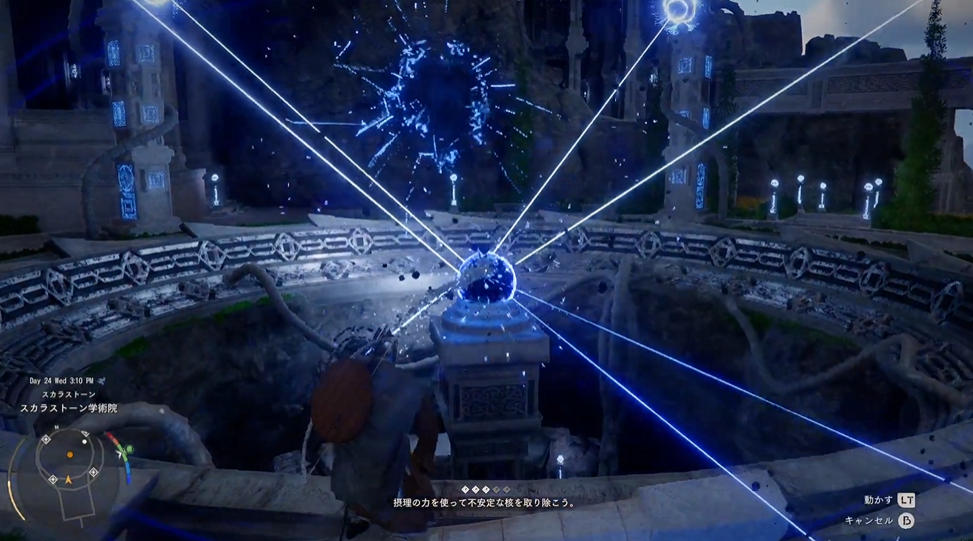
Task: Select the orange objective marker on the minimap
Action: tap(69, 455)
